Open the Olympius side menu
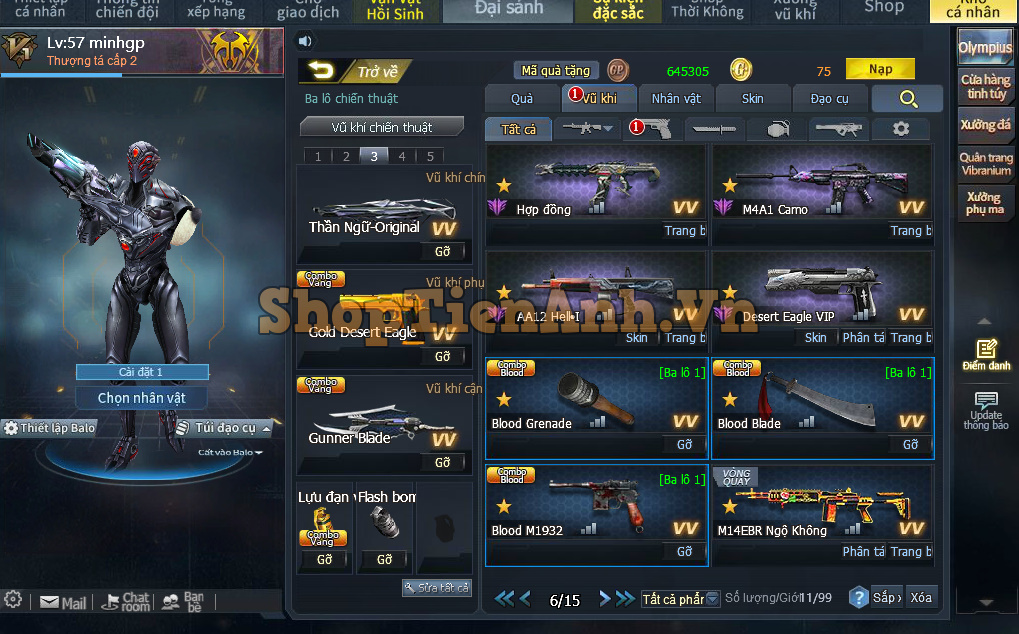1019x634 pixels. [985, 47]
